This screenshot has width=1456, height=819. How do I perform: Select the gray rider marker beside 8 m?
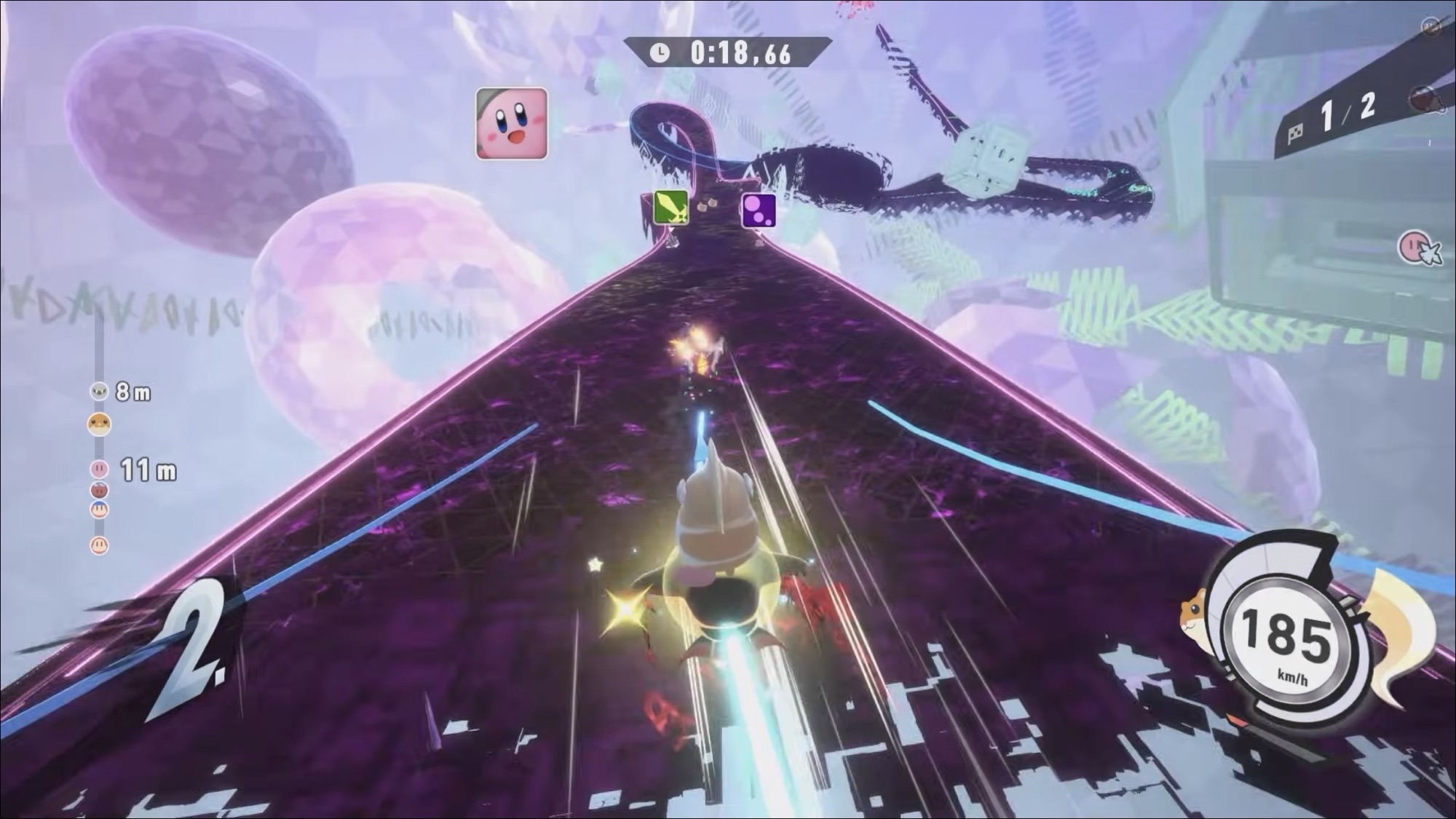click(99, 392)
